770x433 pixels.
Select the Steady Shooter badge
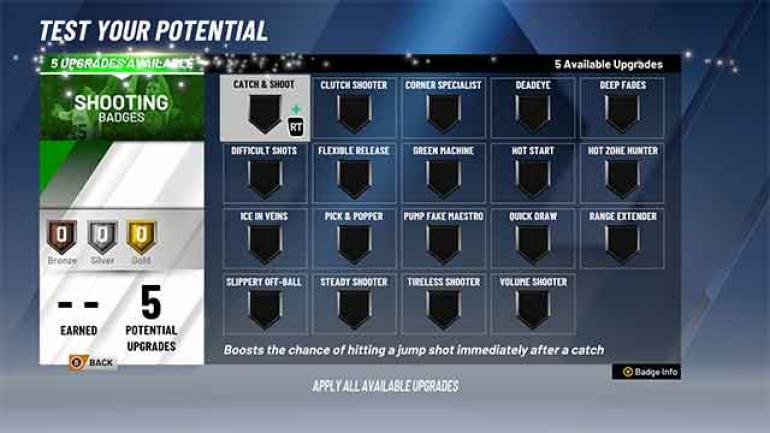click(354, 304)
